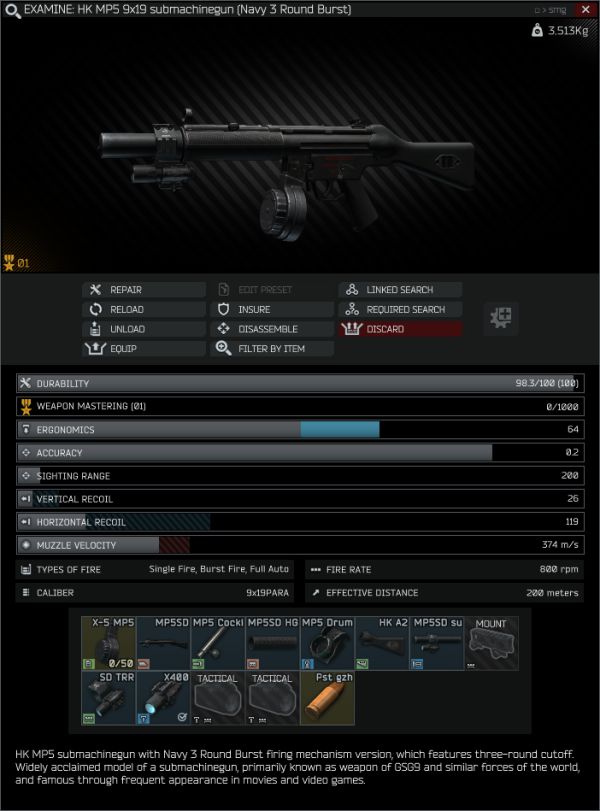Click the Repair button
This screenshot has height=811, width=600.
pyautogui.click(x=142, y=290)
